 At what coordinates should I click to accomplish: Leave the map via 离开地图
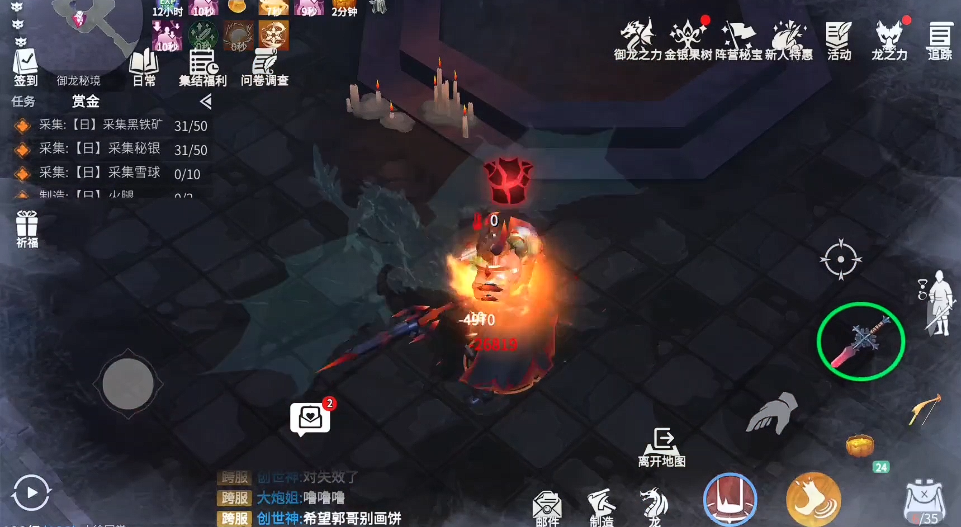(661, 447)
